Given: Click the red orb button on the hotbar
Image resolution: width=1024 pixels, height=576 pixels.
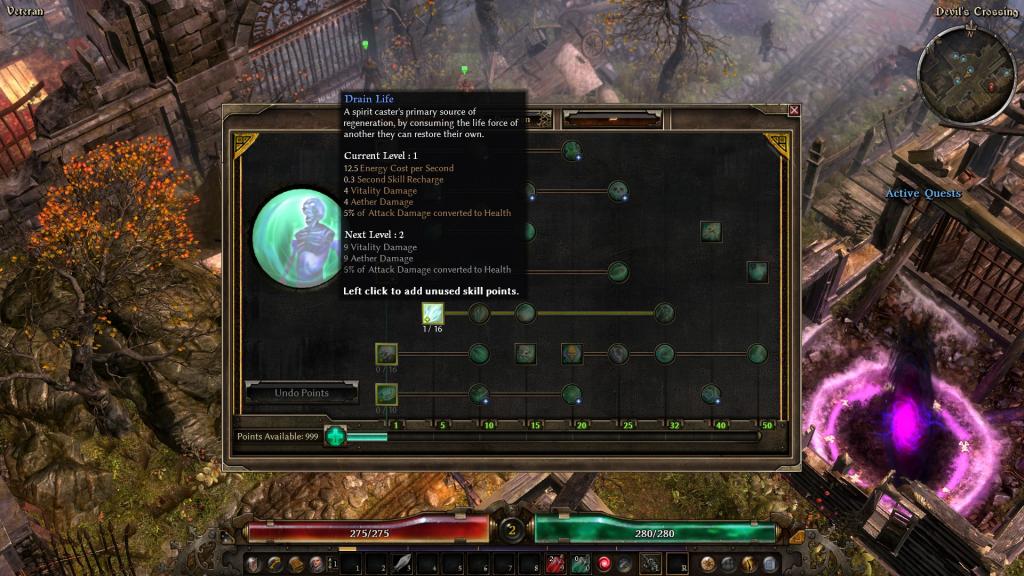Looking at the screenshot, I should (604, 564).
